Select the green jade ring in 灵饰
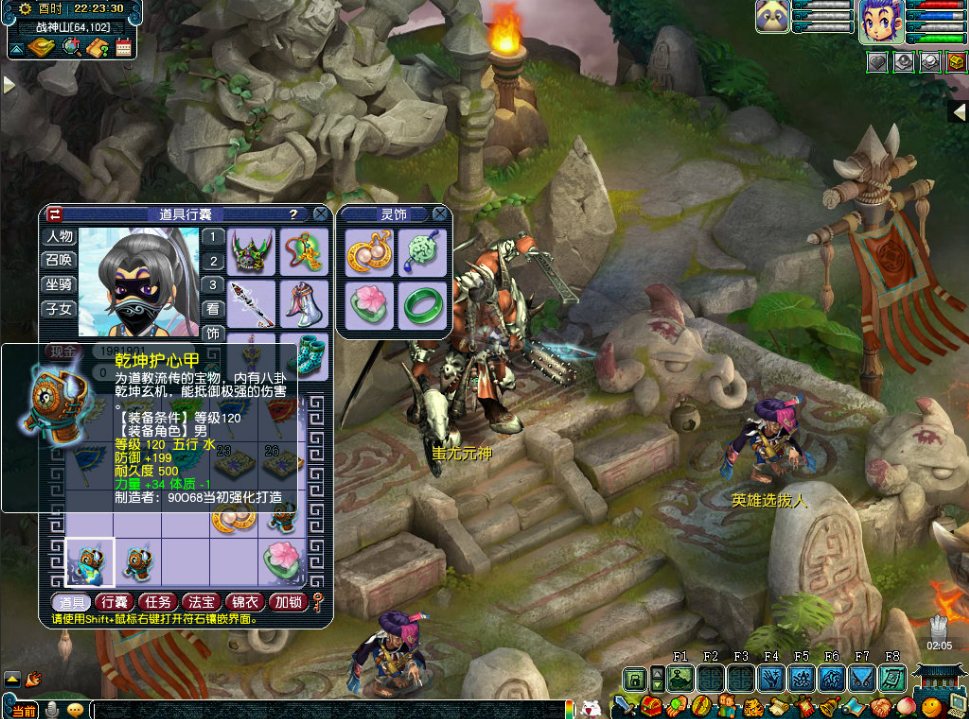The height and width of the screenshot is (719, 969). tap(422, 304)
